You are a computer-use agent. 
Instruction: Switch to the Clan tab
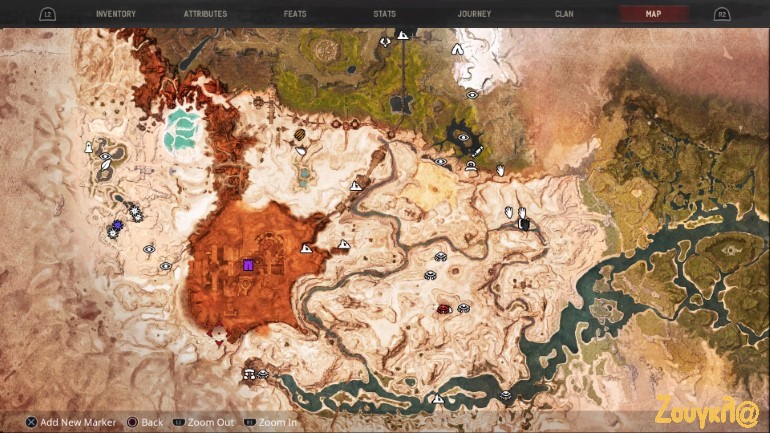[564, 14]
